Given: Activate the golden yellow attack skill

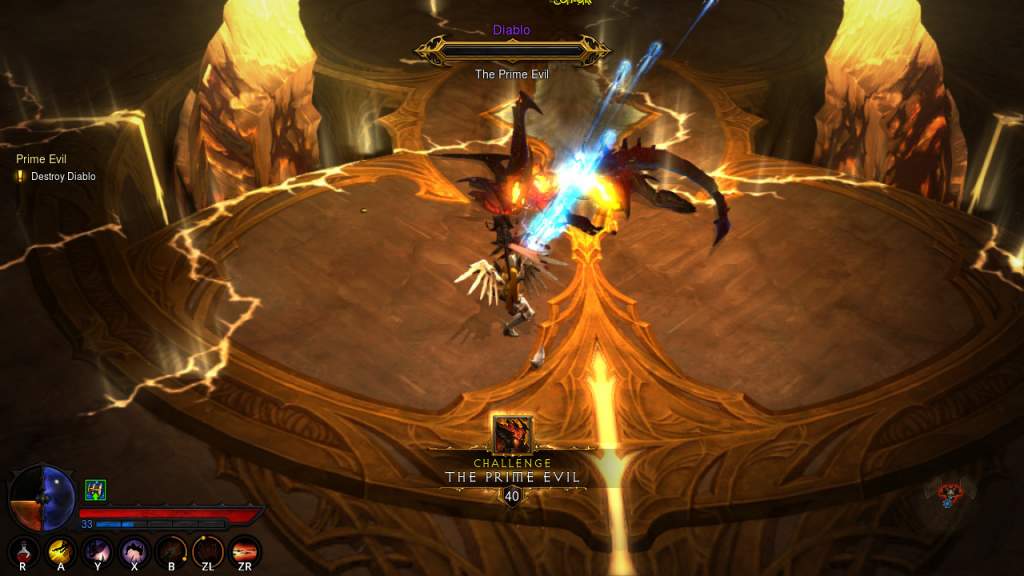Looking at the screenshot, I should point(60,549).
